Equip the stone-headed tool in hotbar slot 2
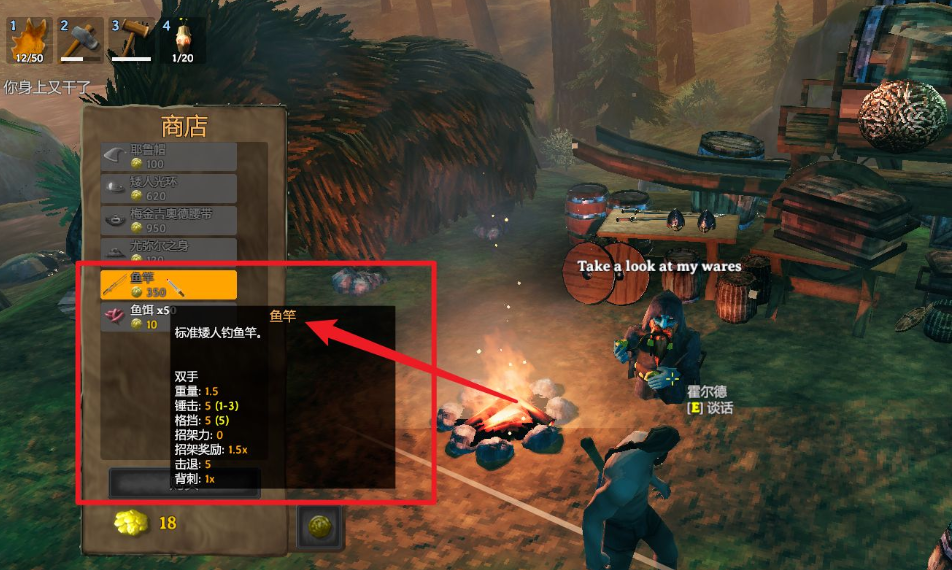Viewport: 952px width, 570px height. tap(80, 41)
